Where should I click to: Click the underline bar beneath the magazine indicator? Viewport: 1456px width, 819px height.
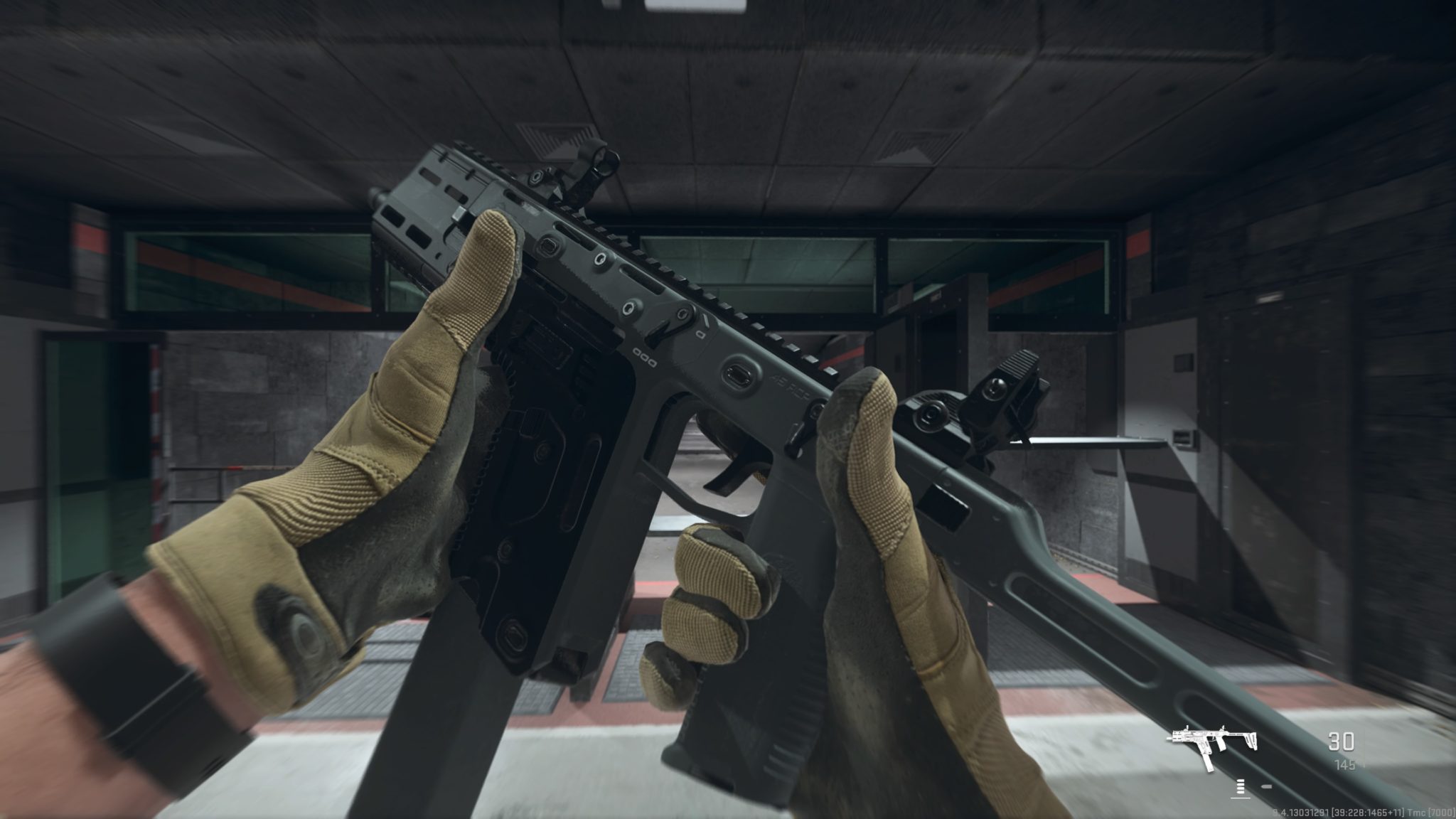click(x=1241, y=798)
